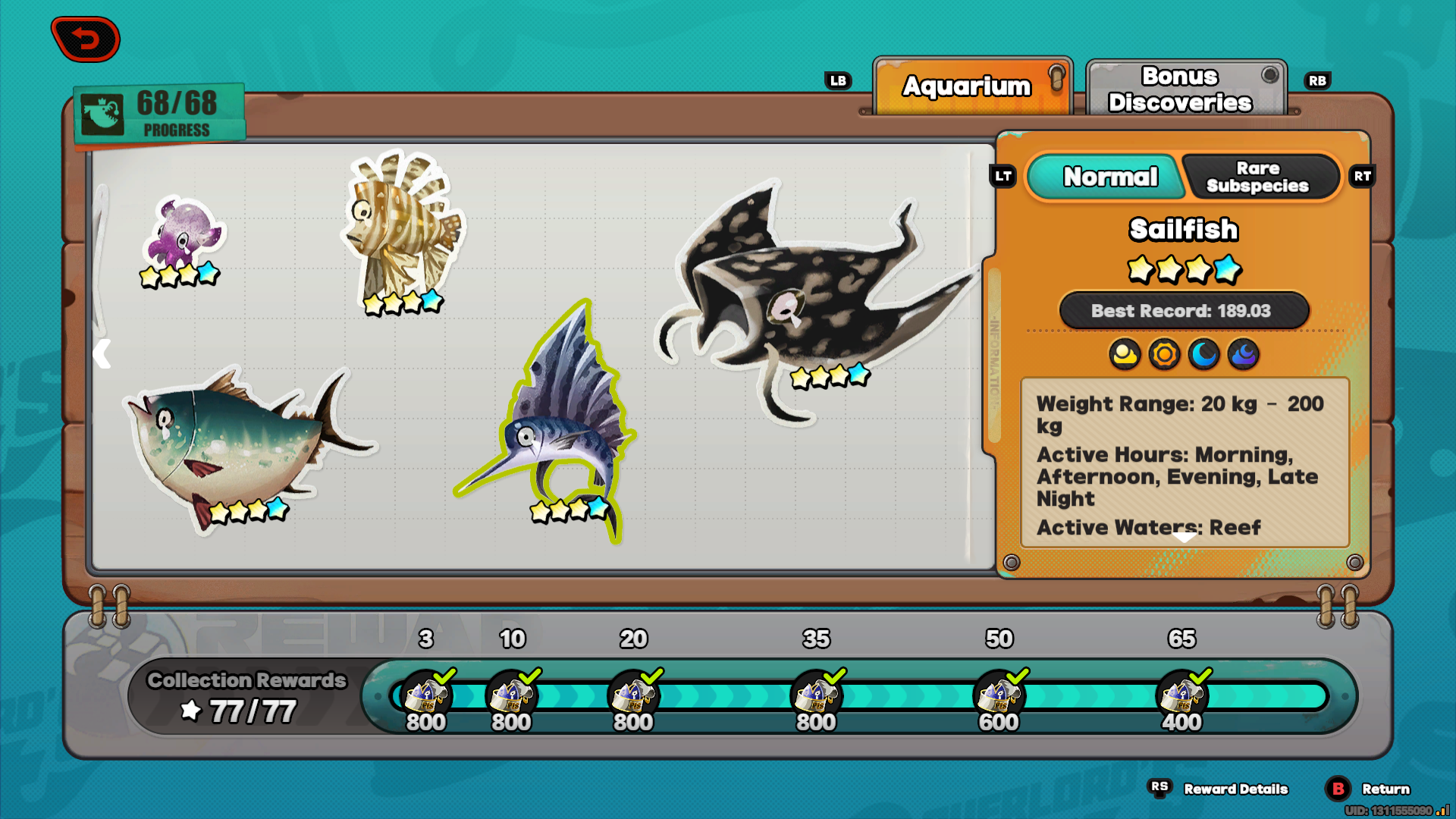Click the Return prompt label

click(x=1385, y=789)
